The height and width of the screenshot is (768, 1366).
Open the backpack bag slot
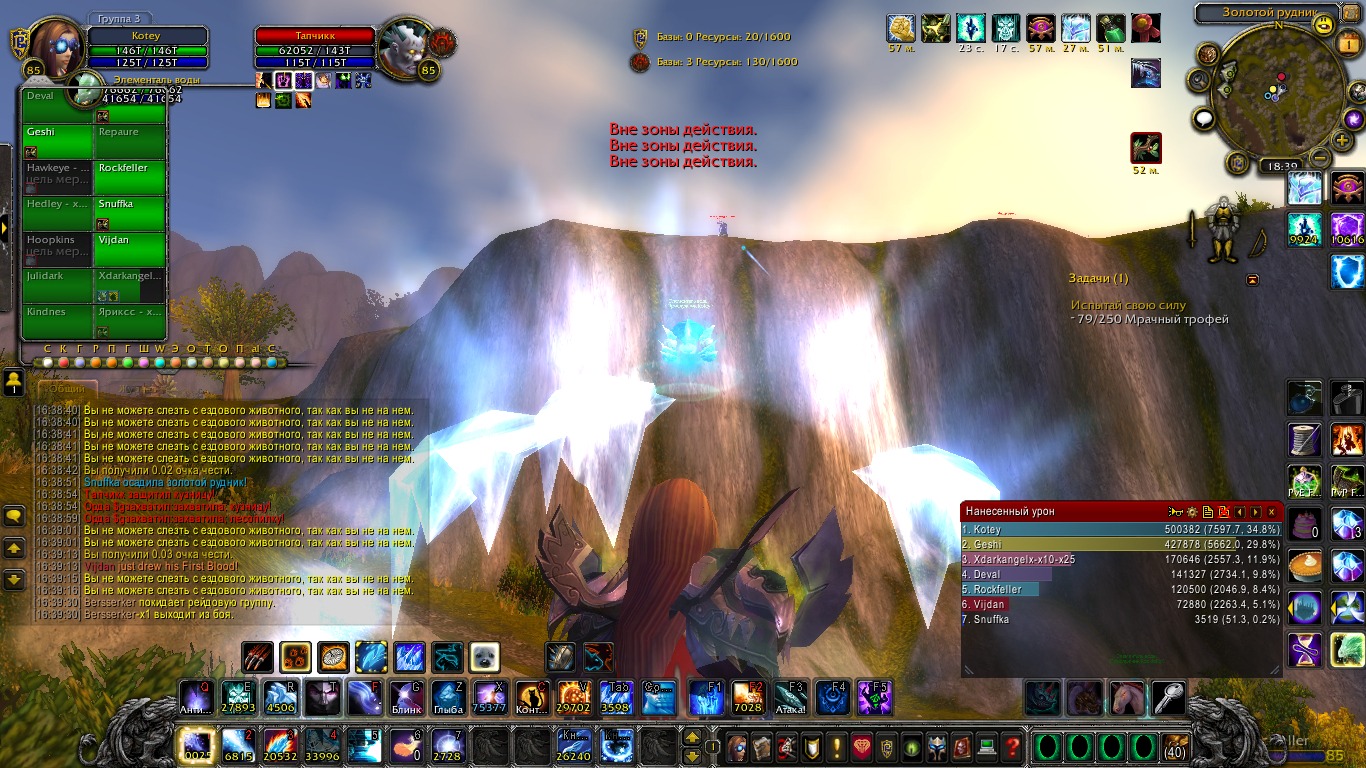point(1175,747)
